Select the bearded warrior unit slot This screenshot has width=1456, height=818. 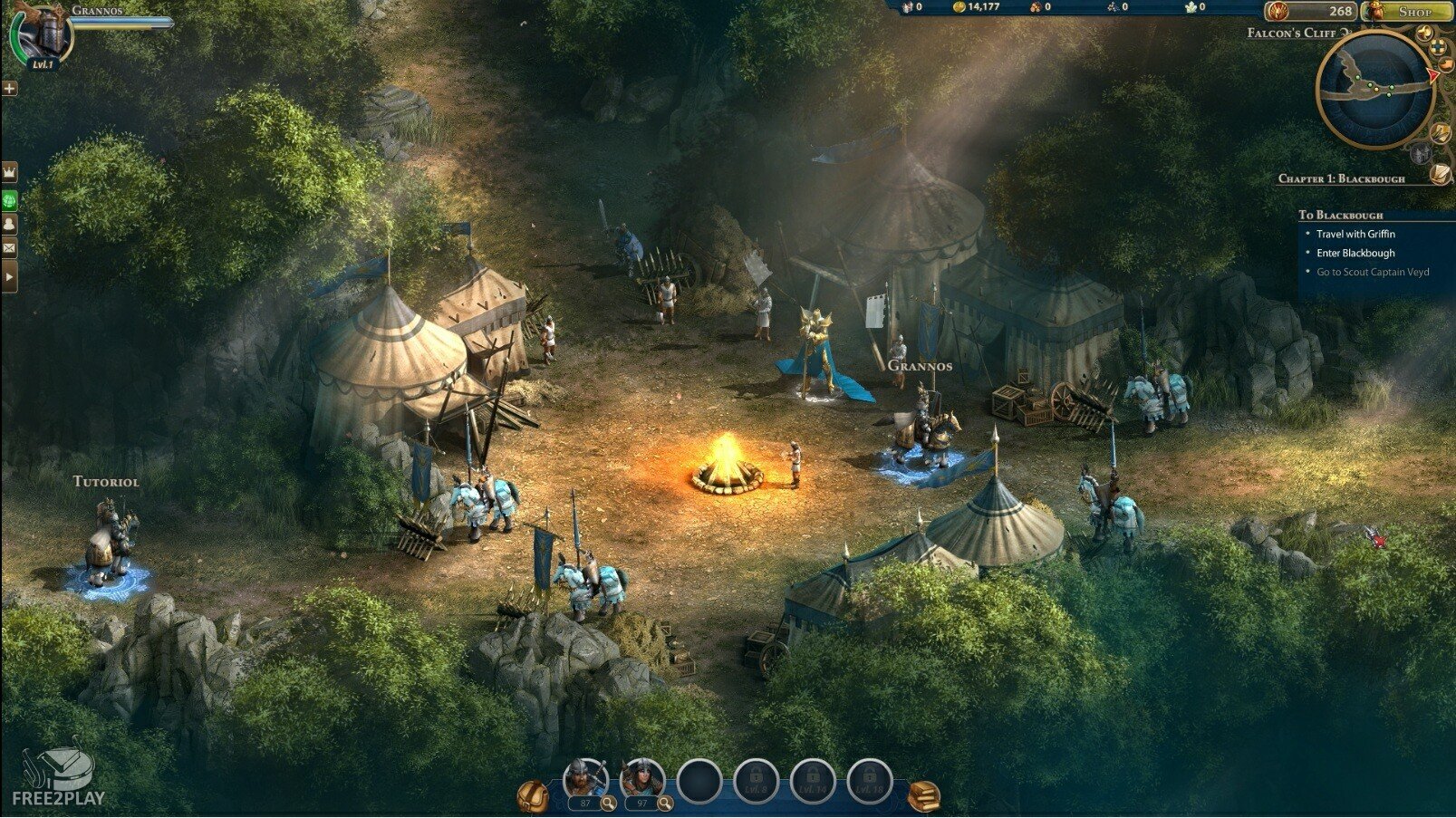[584, 777]
